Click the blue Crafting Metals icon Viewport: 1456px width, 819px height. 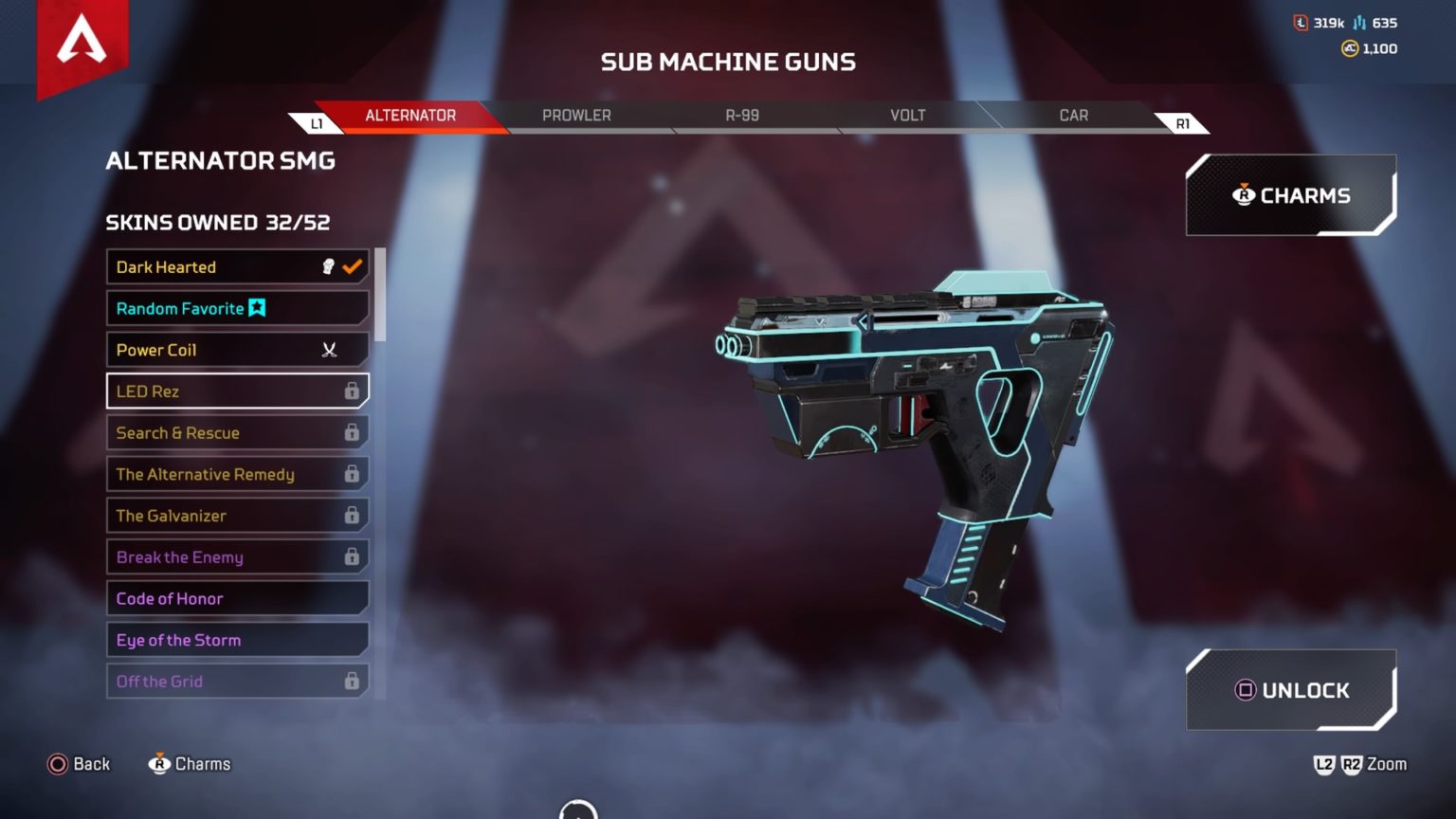(x=1357, y=23)
